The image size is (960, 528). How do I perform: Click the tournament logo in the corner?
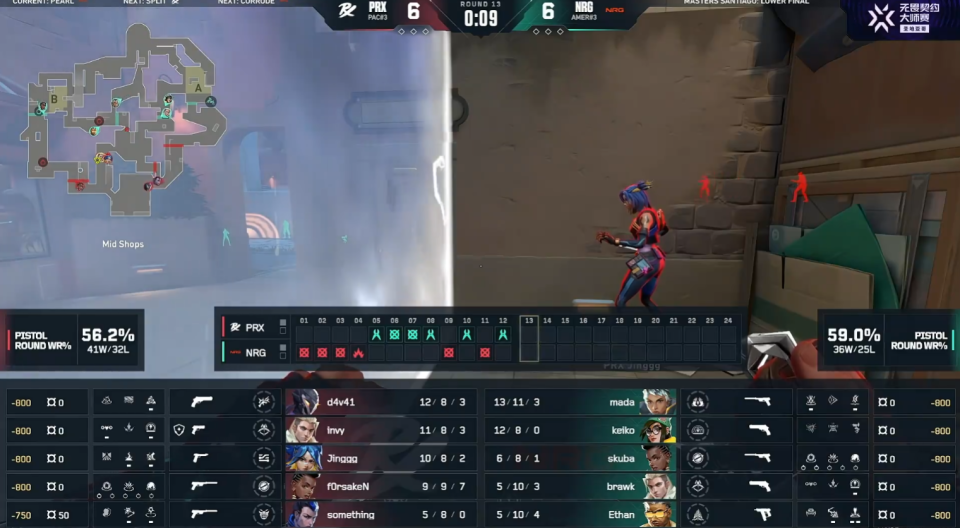902,18
